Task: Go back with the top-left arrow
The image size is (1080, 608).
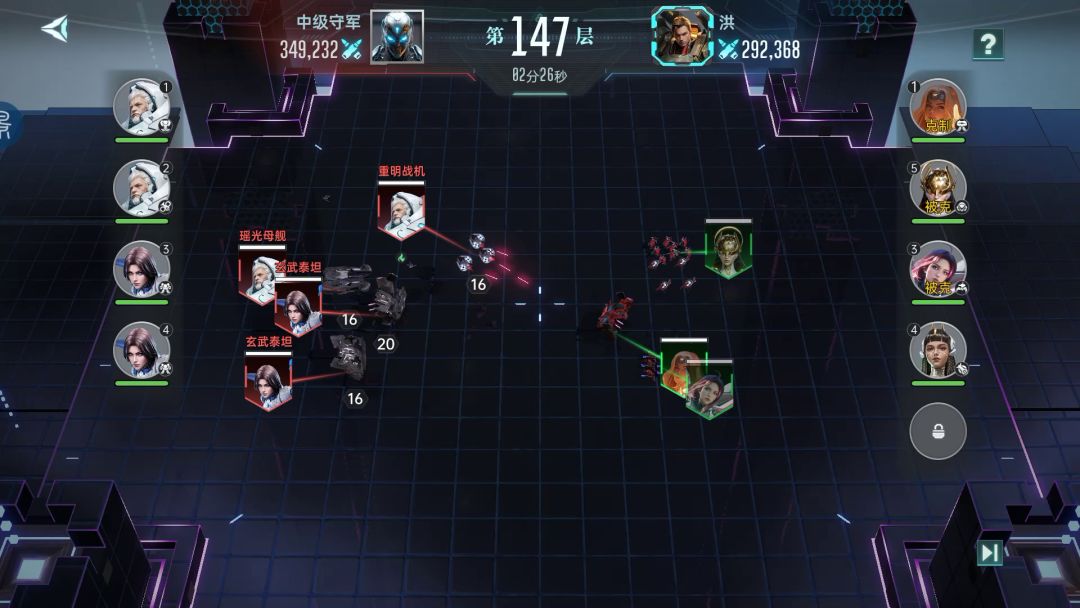Action: point(54,28)
